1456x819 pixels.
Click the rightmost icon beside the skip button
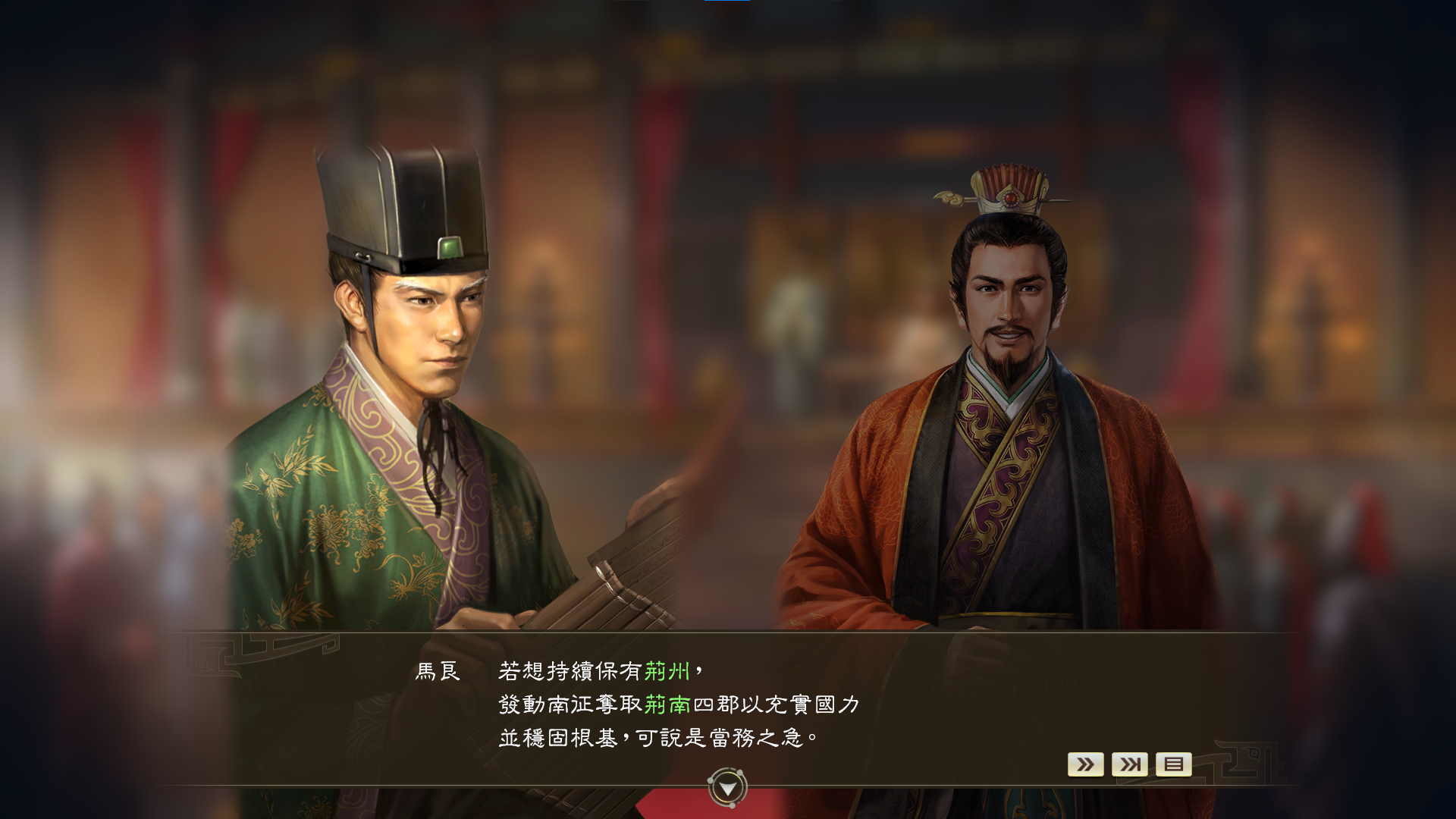(x=1172, y=764)
